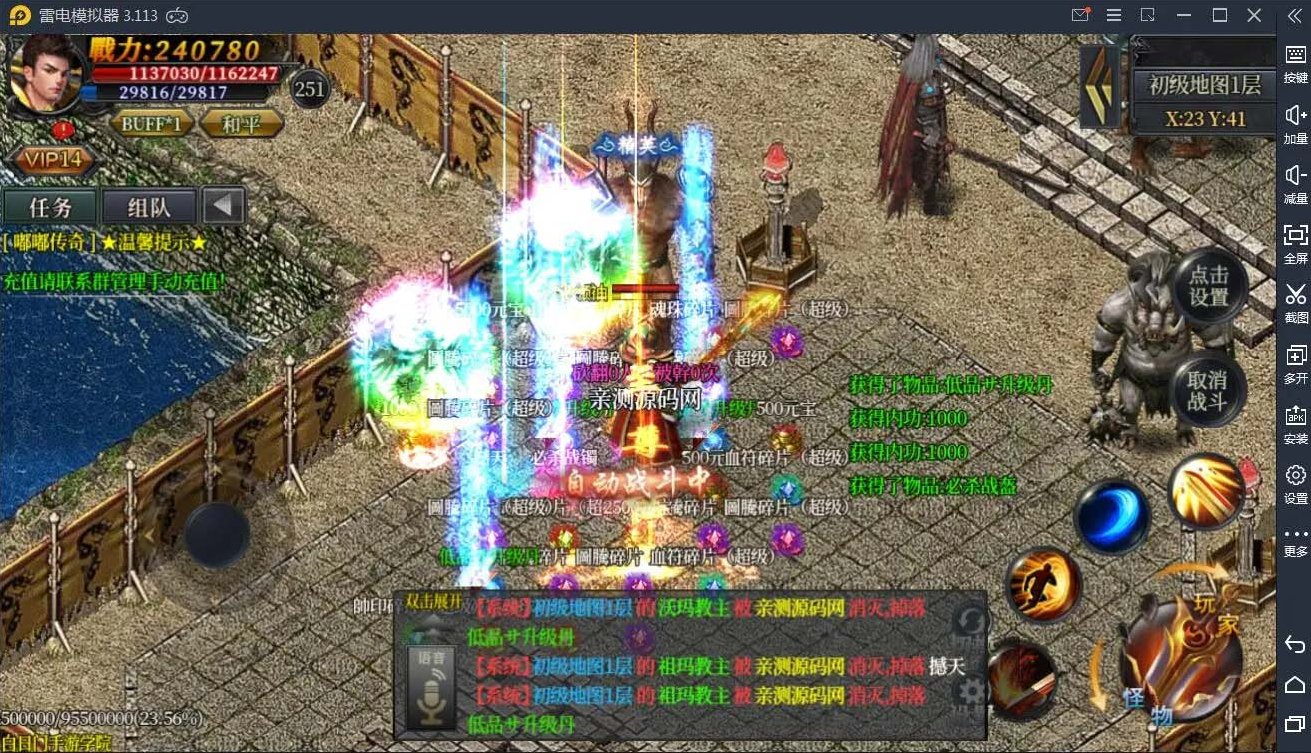Viewport: 1311px width, 753px height.
Task: Expand the gold arrow beside the map name
Action: (x=1101, y=86)
